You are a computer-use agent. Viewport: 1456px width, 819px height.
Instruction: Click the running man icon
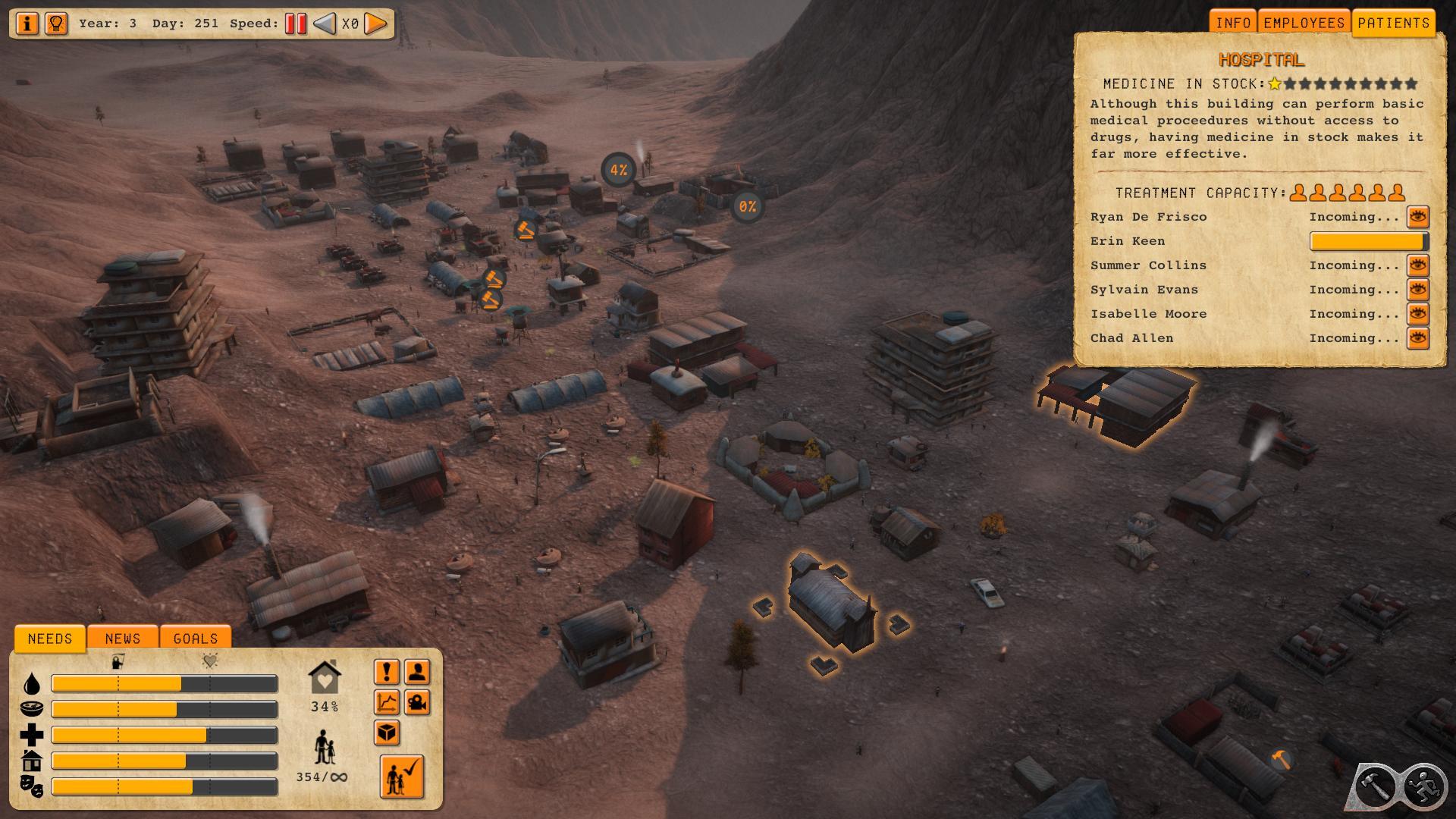(1423, 786)
